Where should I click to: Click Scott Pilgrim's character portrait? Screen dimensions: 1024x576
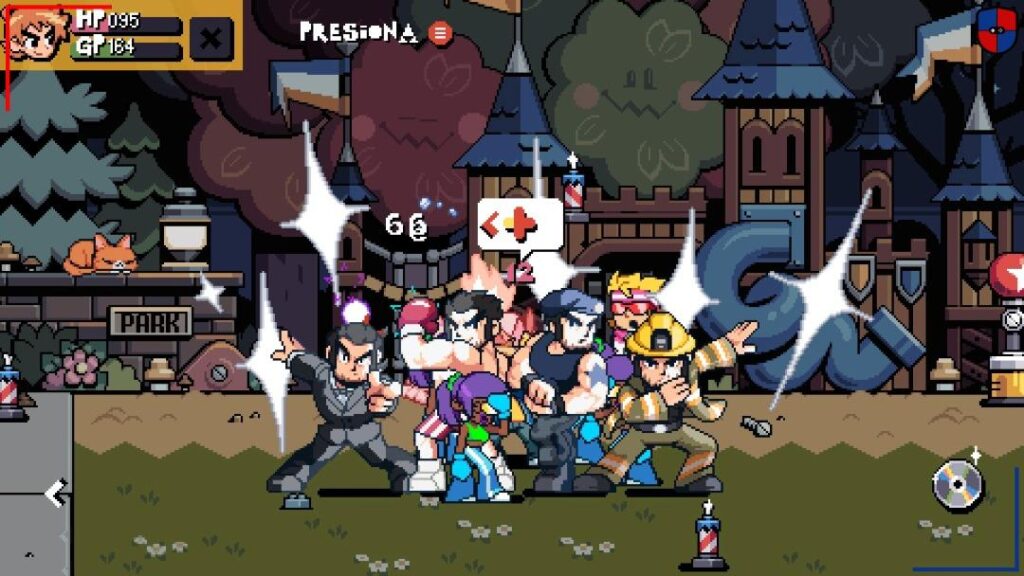(38, 33)
